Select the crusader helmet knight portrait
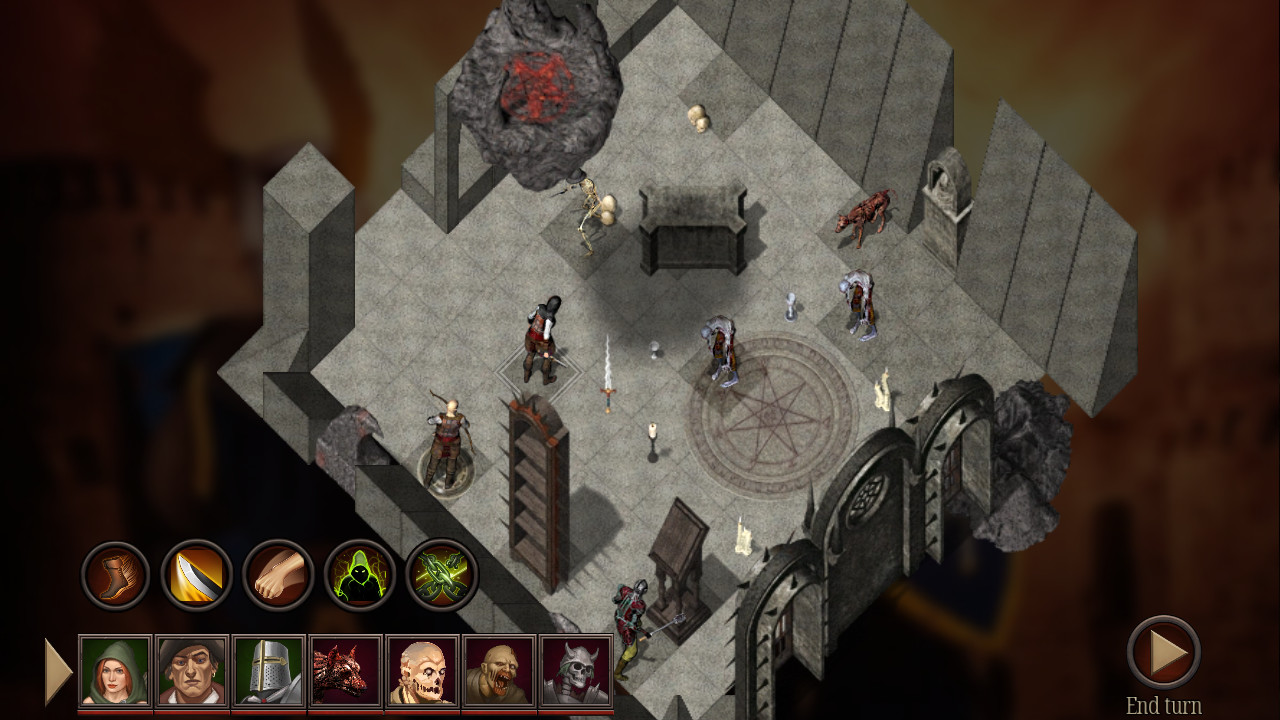Viewport: 1280px width, 720px height. [x=267, y=670]
